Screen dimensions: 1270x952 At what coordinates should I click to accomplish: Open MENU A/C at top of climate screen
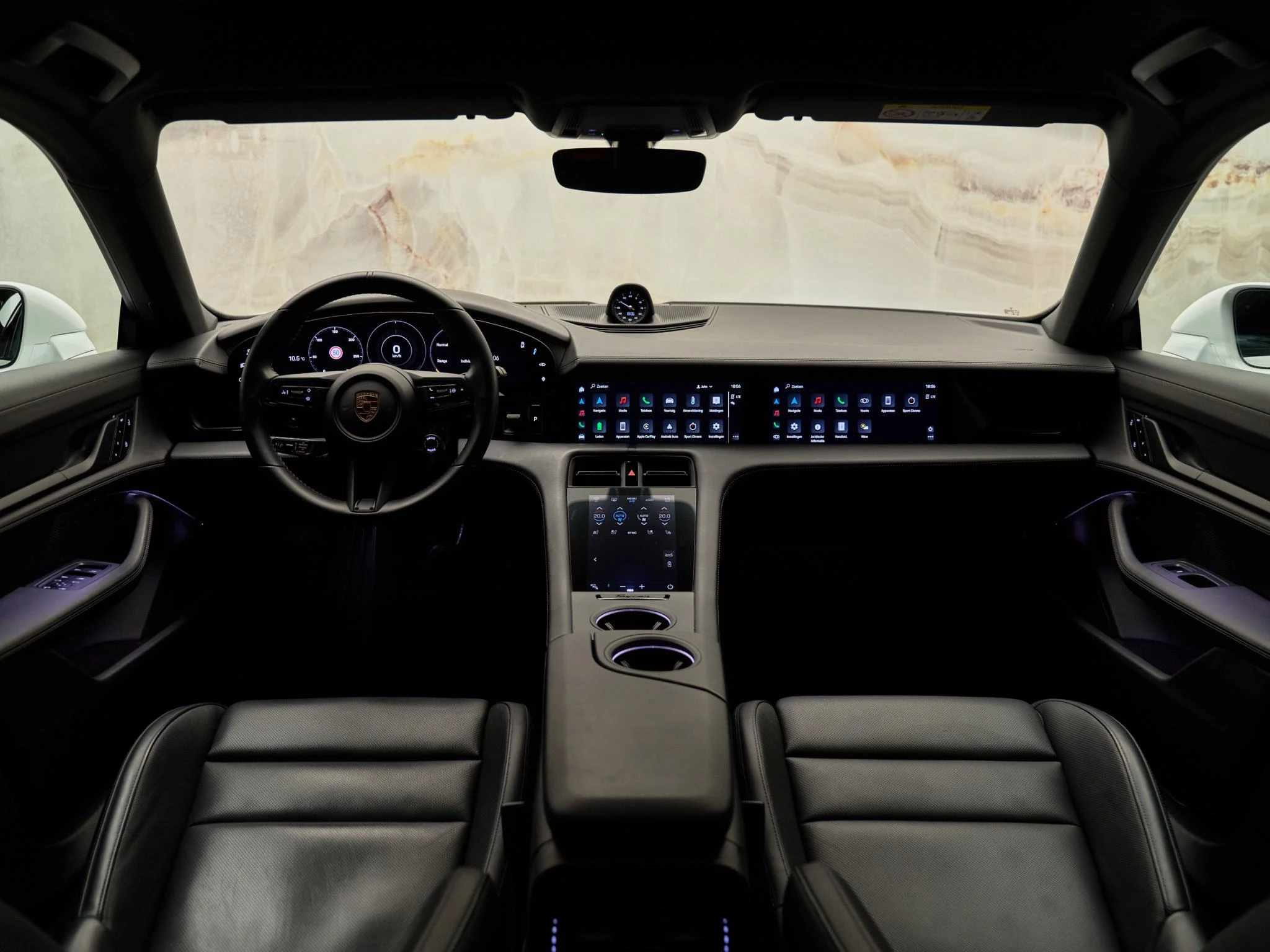point(631,499)
